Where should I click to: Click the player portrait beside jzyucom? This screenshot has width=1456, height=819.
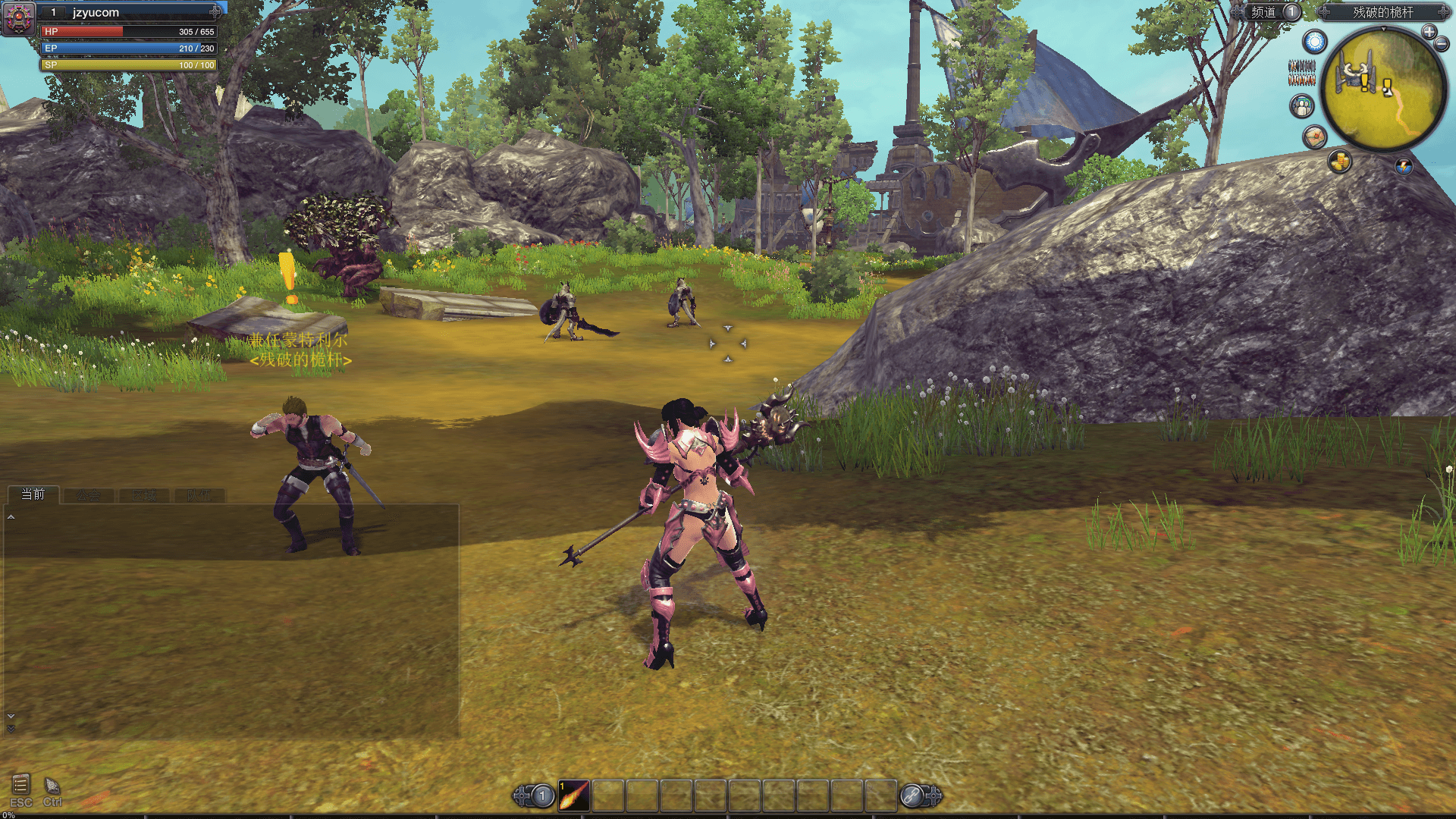coord(19,18)
